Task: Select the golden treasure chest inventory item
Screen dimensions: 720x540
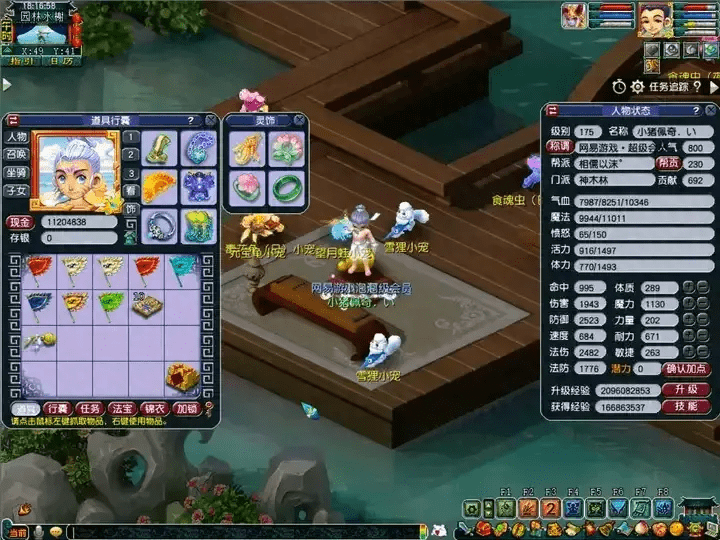Action: point(182,376)
